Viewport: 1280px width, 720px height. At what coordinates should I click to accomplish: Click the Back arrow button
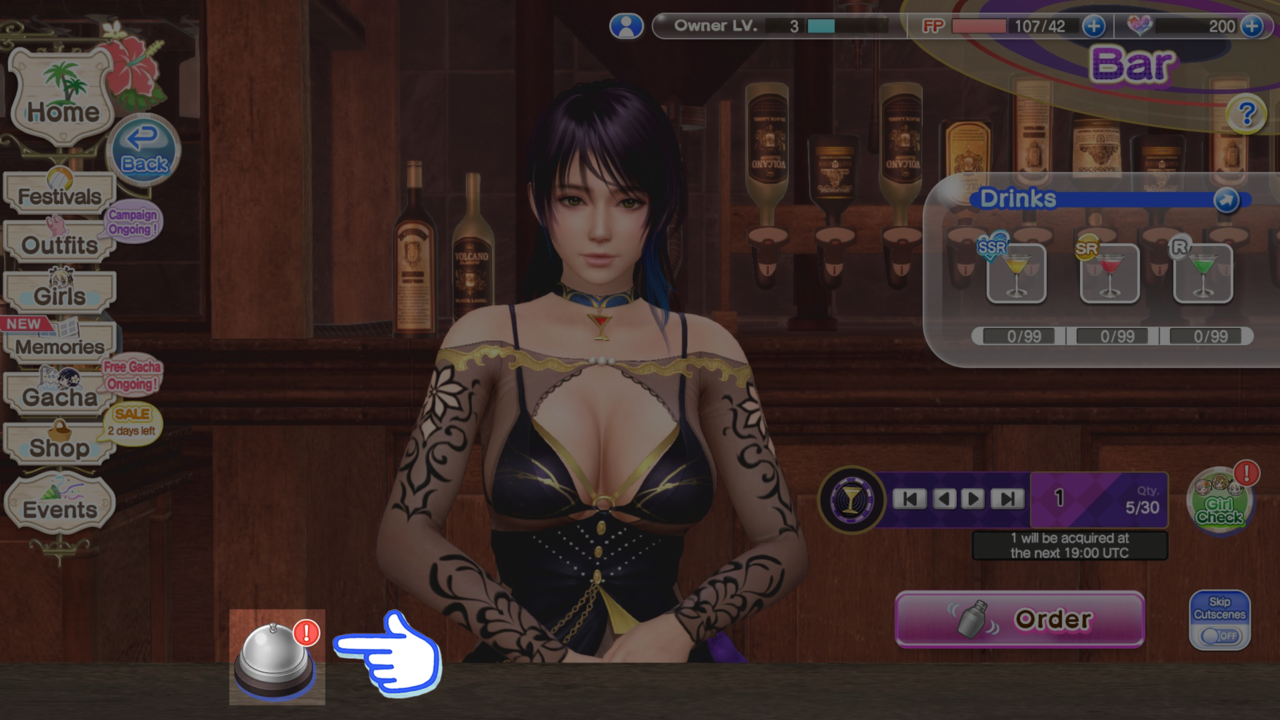pyautogui.click(x=144, y=152)
